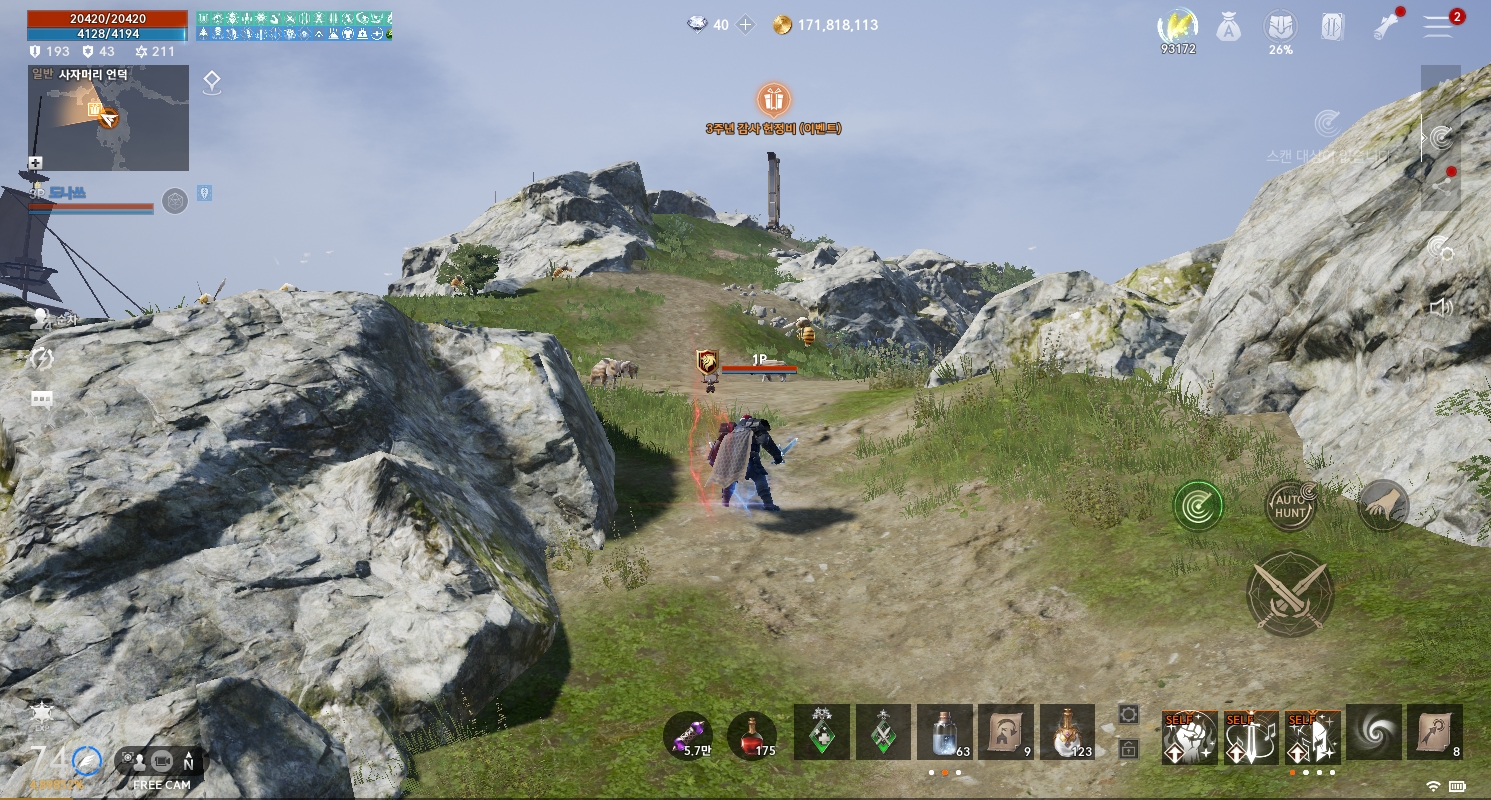This screenshot has width=1491, height=800.
Task: Open the quick slot gear settings
Action: click(x=1129, y=713)
